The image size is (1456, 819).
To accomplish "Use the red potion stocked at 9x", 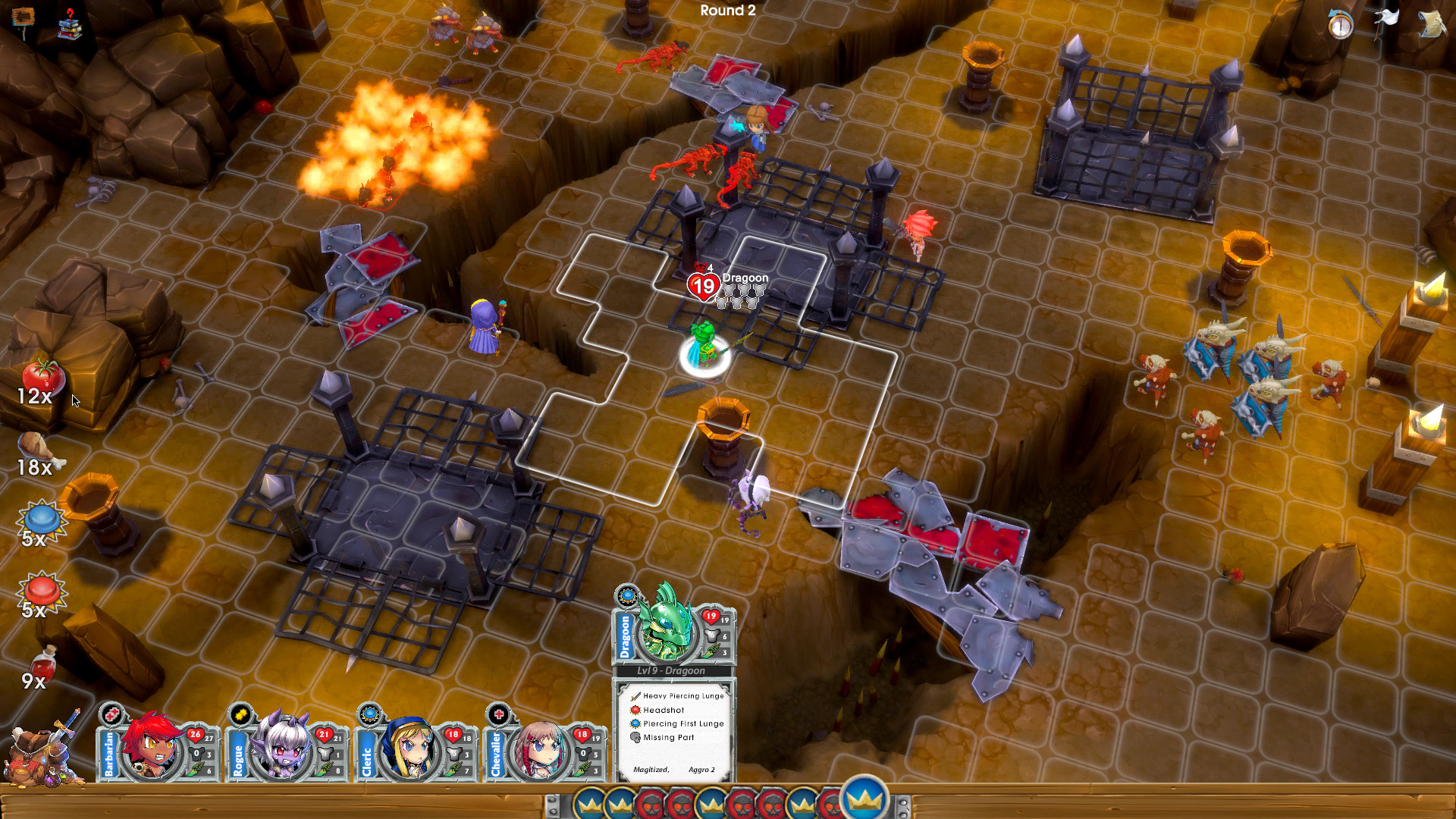I will coord(44,666).
